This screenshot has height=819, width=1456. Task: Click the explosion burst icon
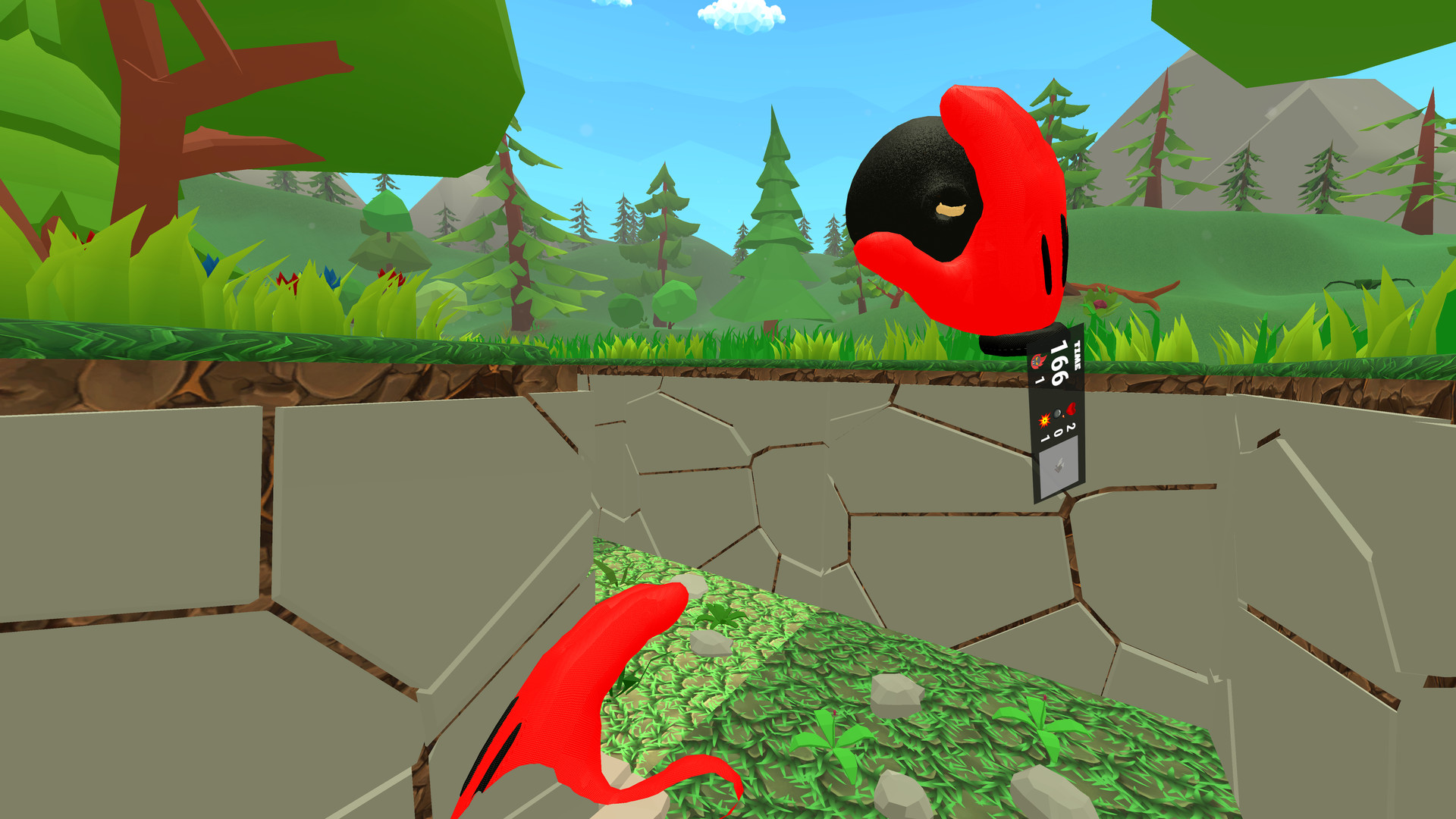pyautogui.click(x=1044, y=421)
